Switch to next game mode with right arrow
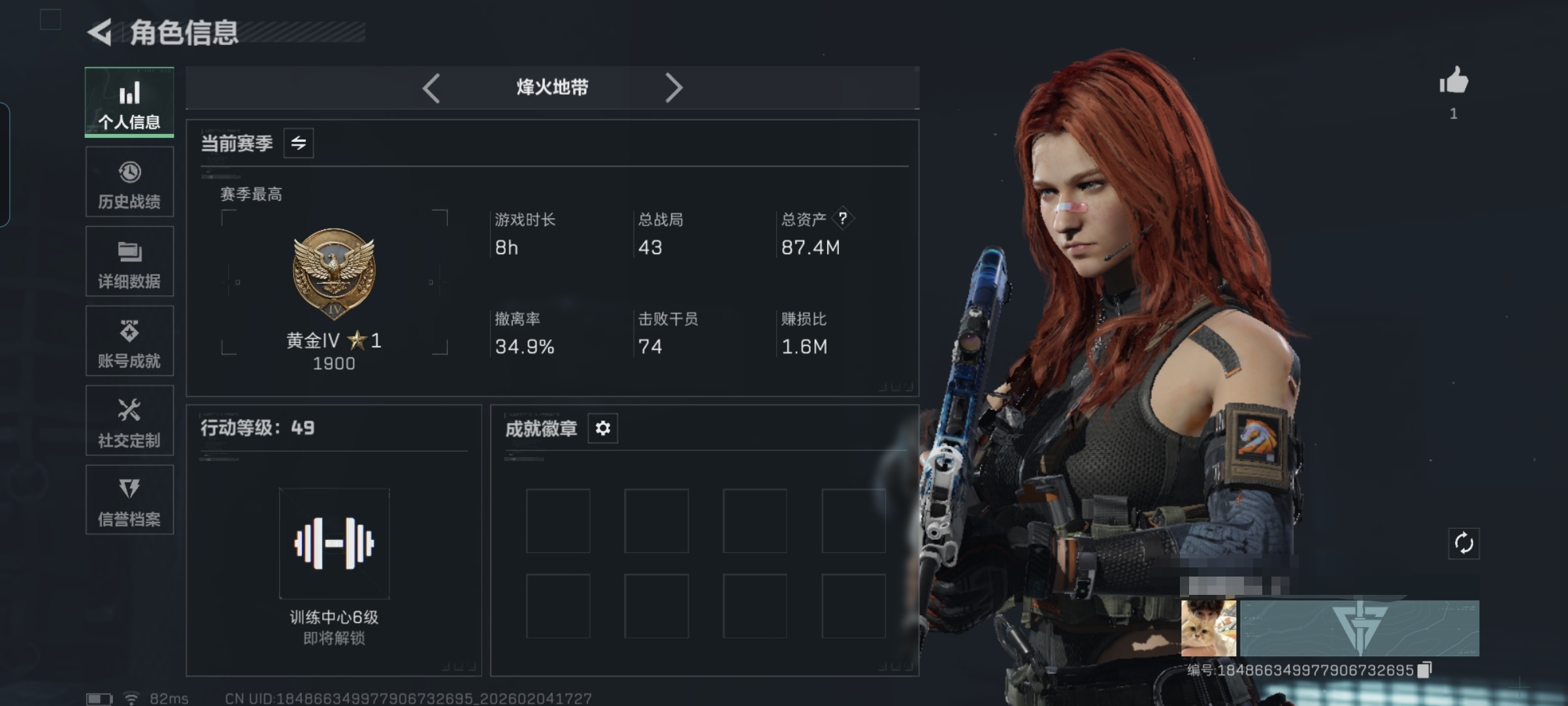The height and width of the screenshot is (706, 1568). click(674, 88)
